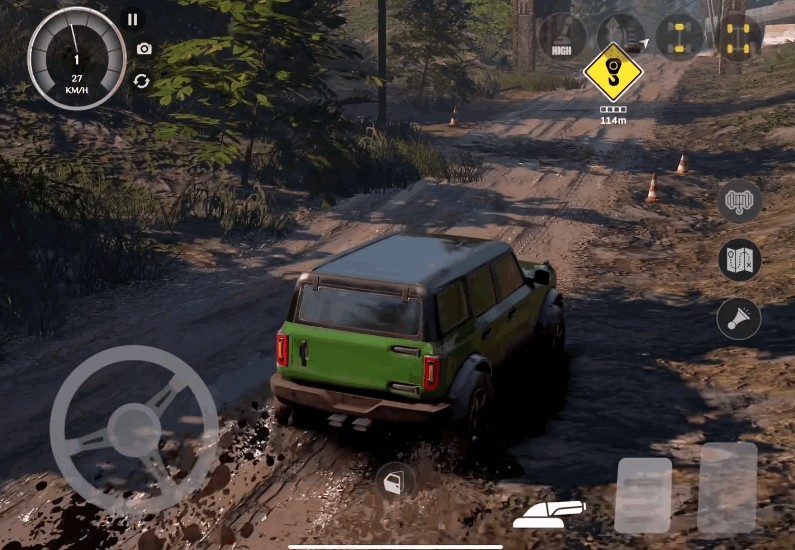
Task: Toggle the two-wheel axle differential icon
Action: pos(680,37)
